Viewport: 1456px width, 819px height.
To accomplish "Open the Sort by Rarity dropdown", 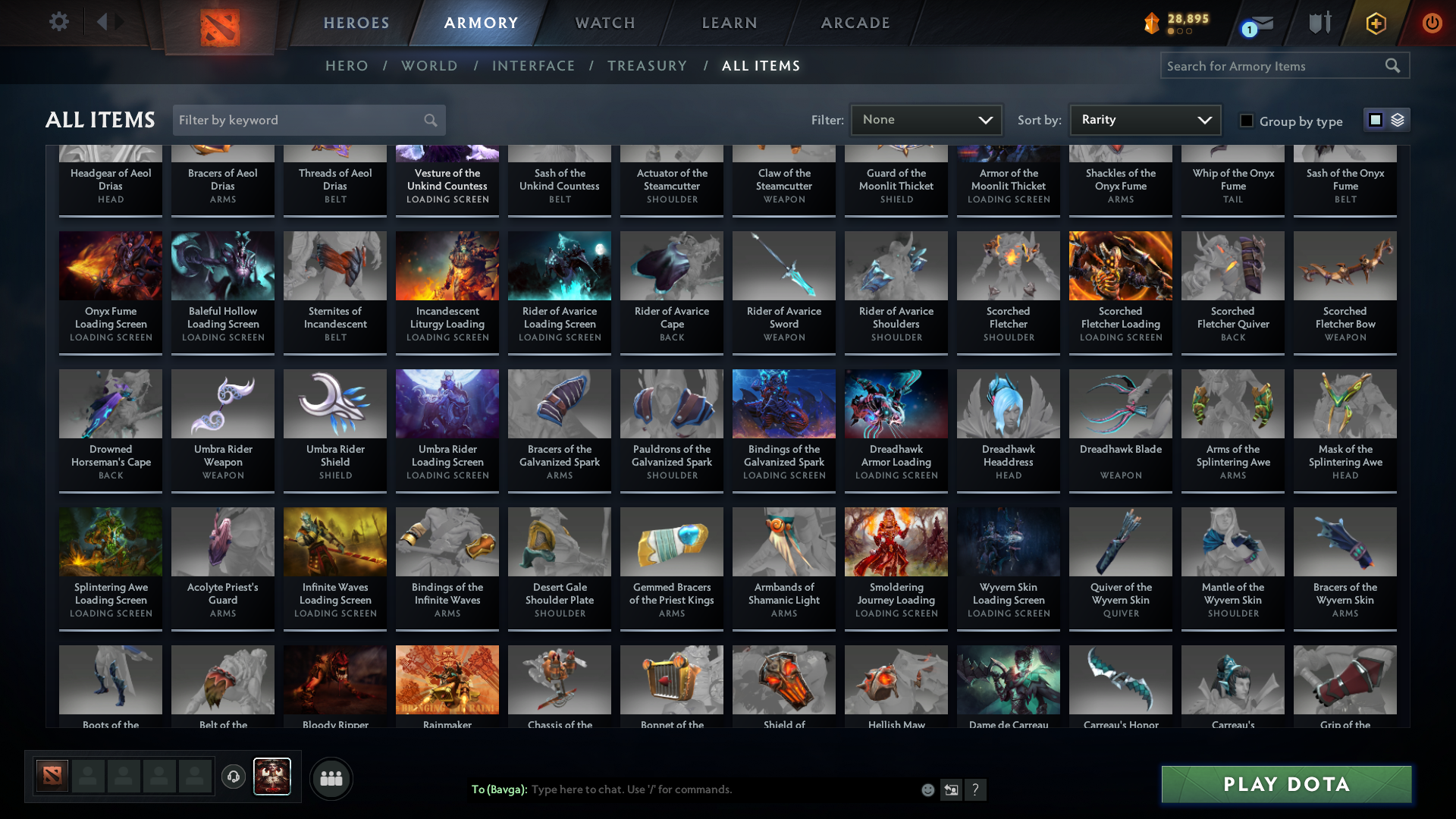I will pyautogui.click(x=1144, y=119).
